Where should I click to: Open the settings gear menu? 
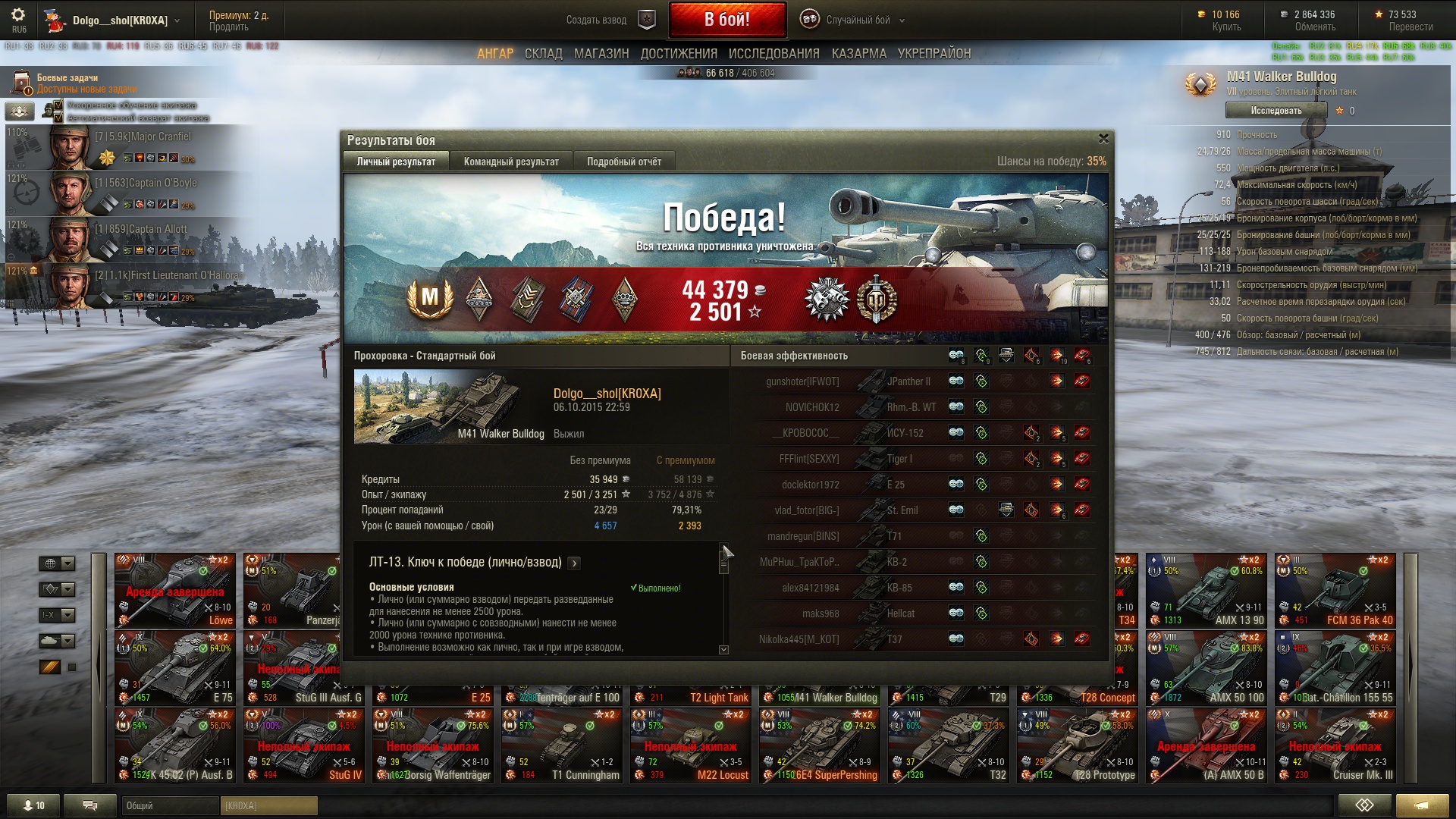tap(18, 15)
